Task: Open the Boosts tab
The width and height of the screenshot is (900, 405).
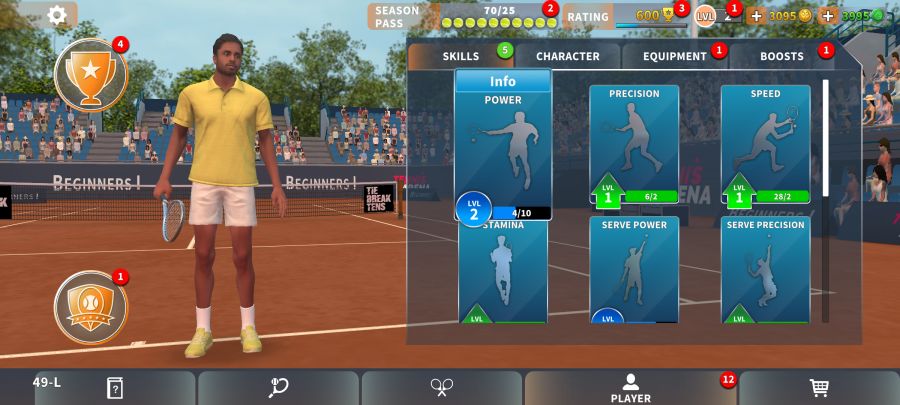Action: coord(782,56)
